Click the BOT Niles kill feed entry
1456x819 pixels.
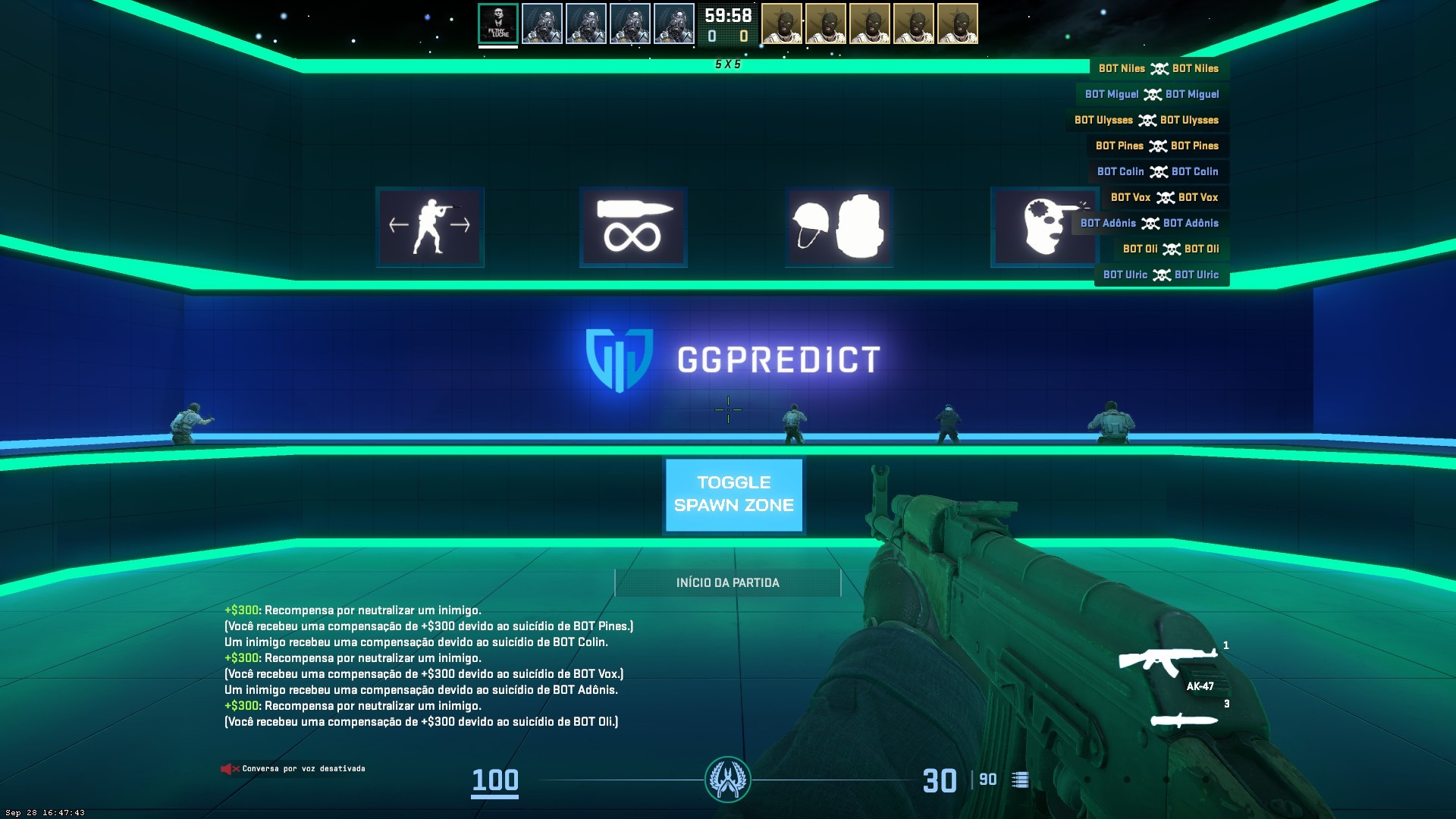click(x=1159, y=69)
